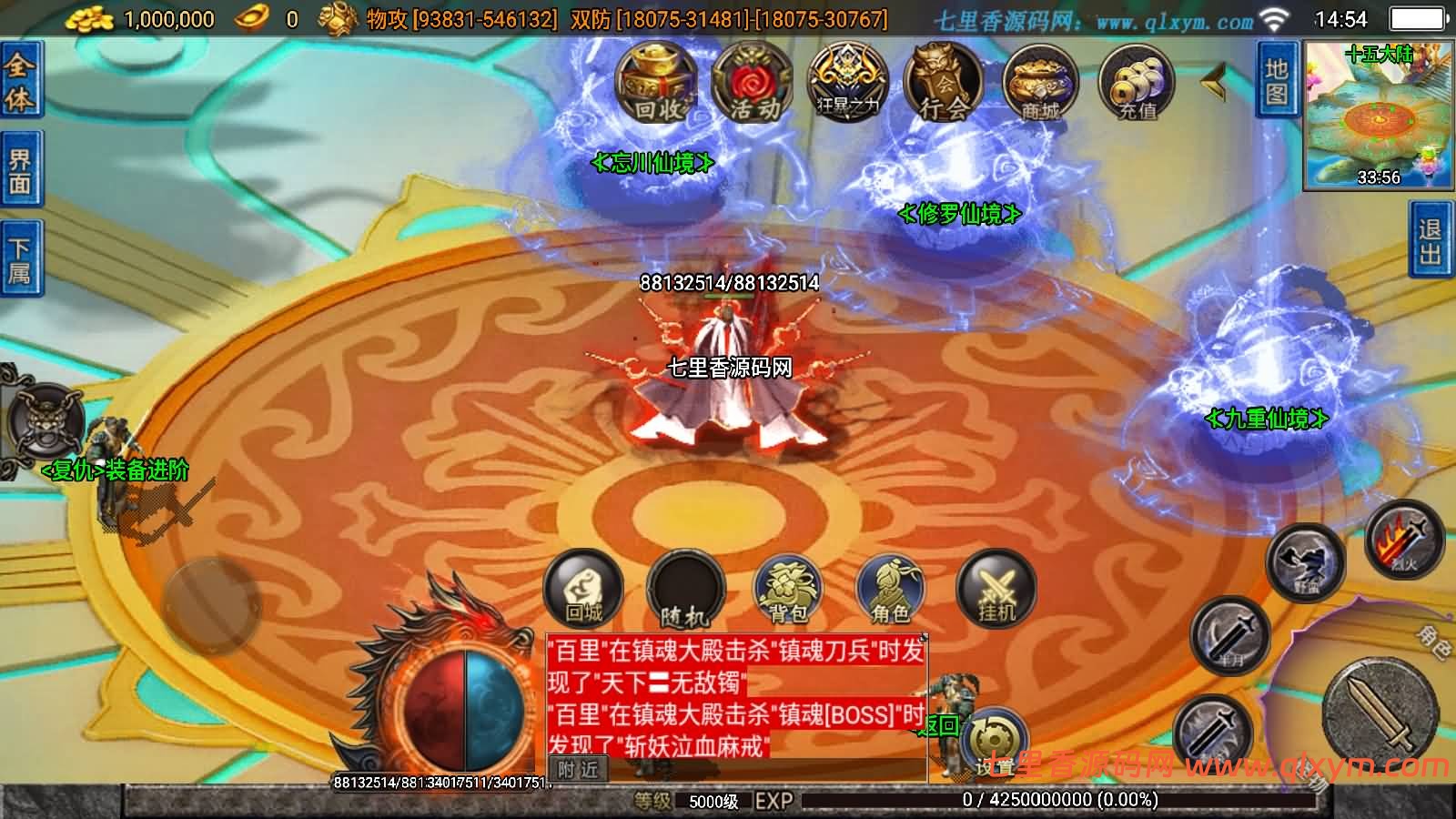The image size is (1456, 819).
Task: Select the 全体 all-channel tab
Action: (20, 82)
